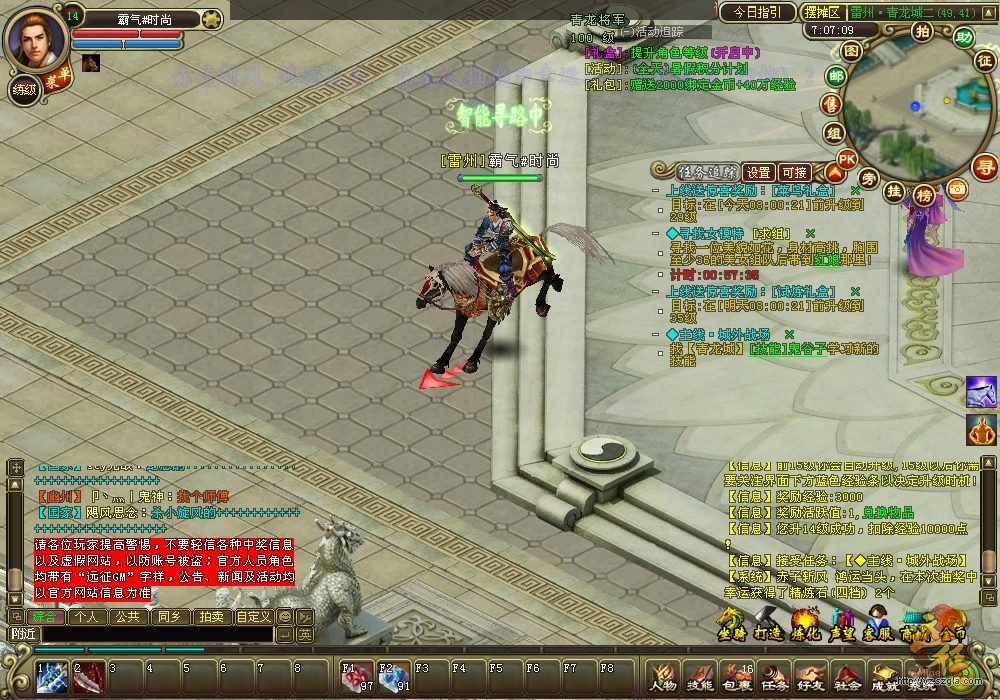Open the 任务 quest log

[774, 677]
